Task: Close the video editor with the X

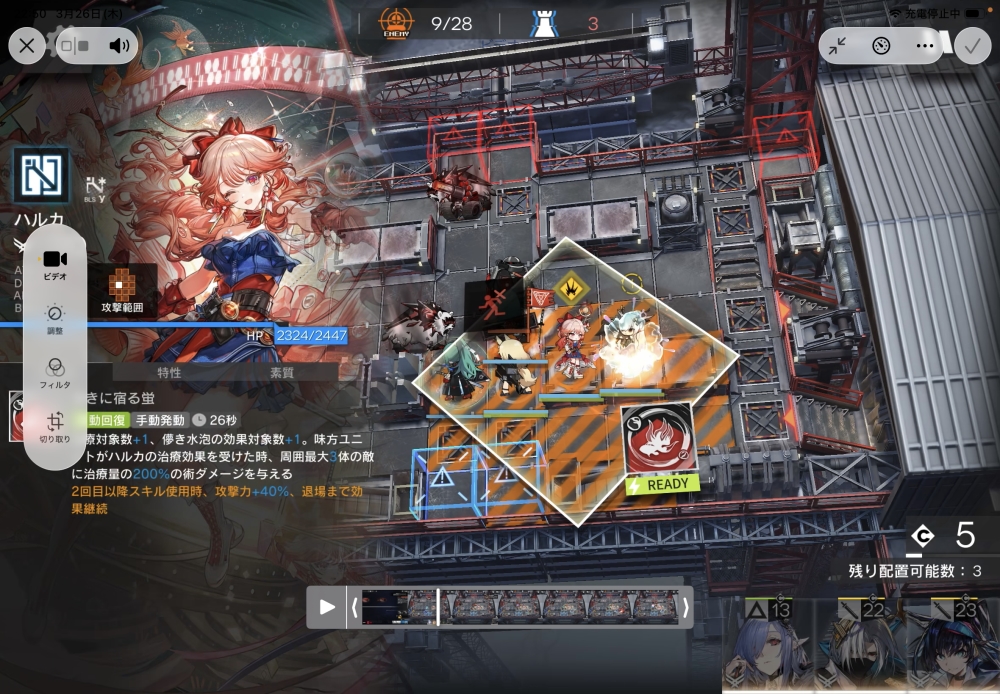Action: [27, 45]
